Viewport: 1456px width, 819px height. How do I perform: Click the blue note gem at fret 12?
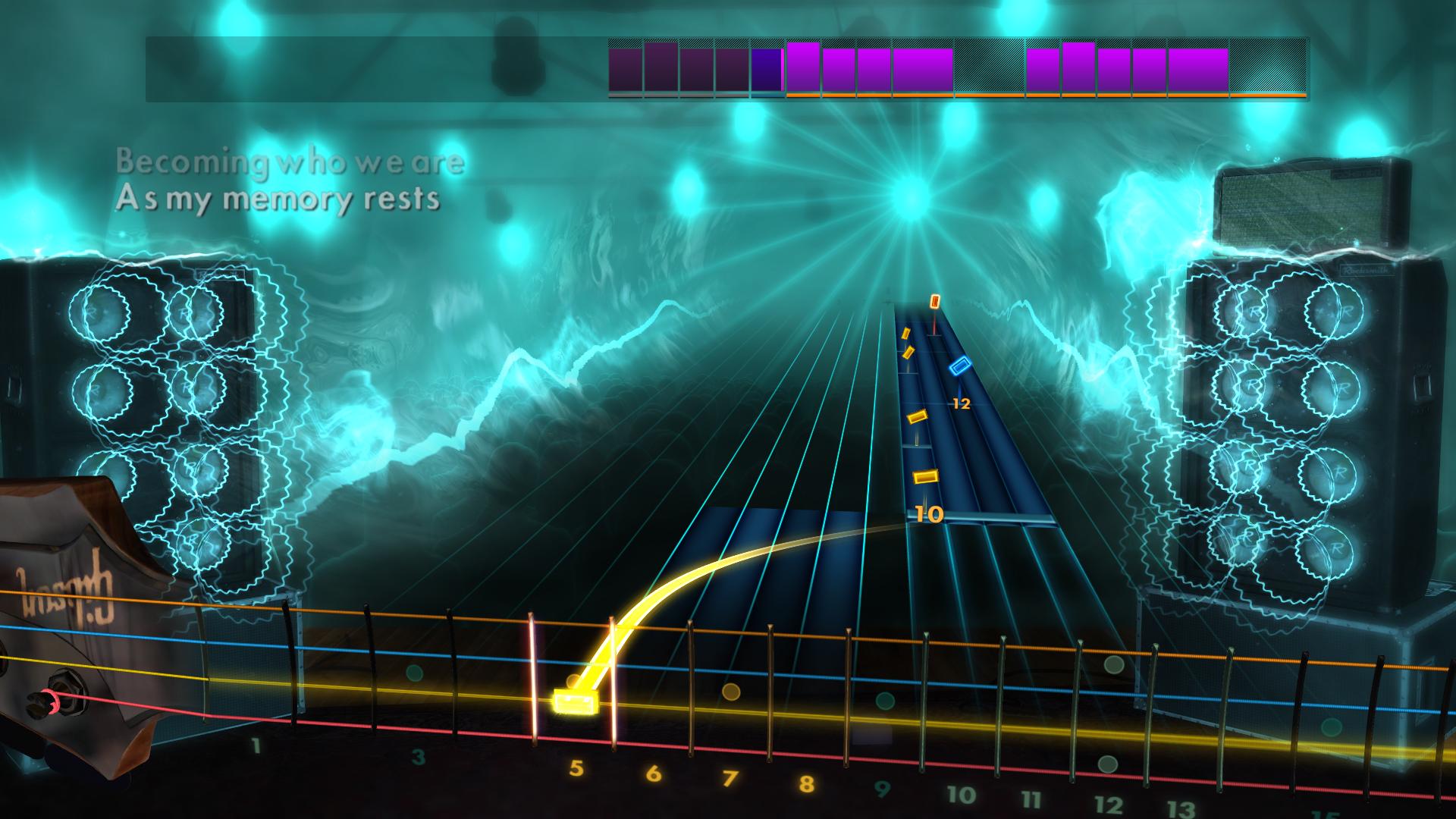coord(959,366)
